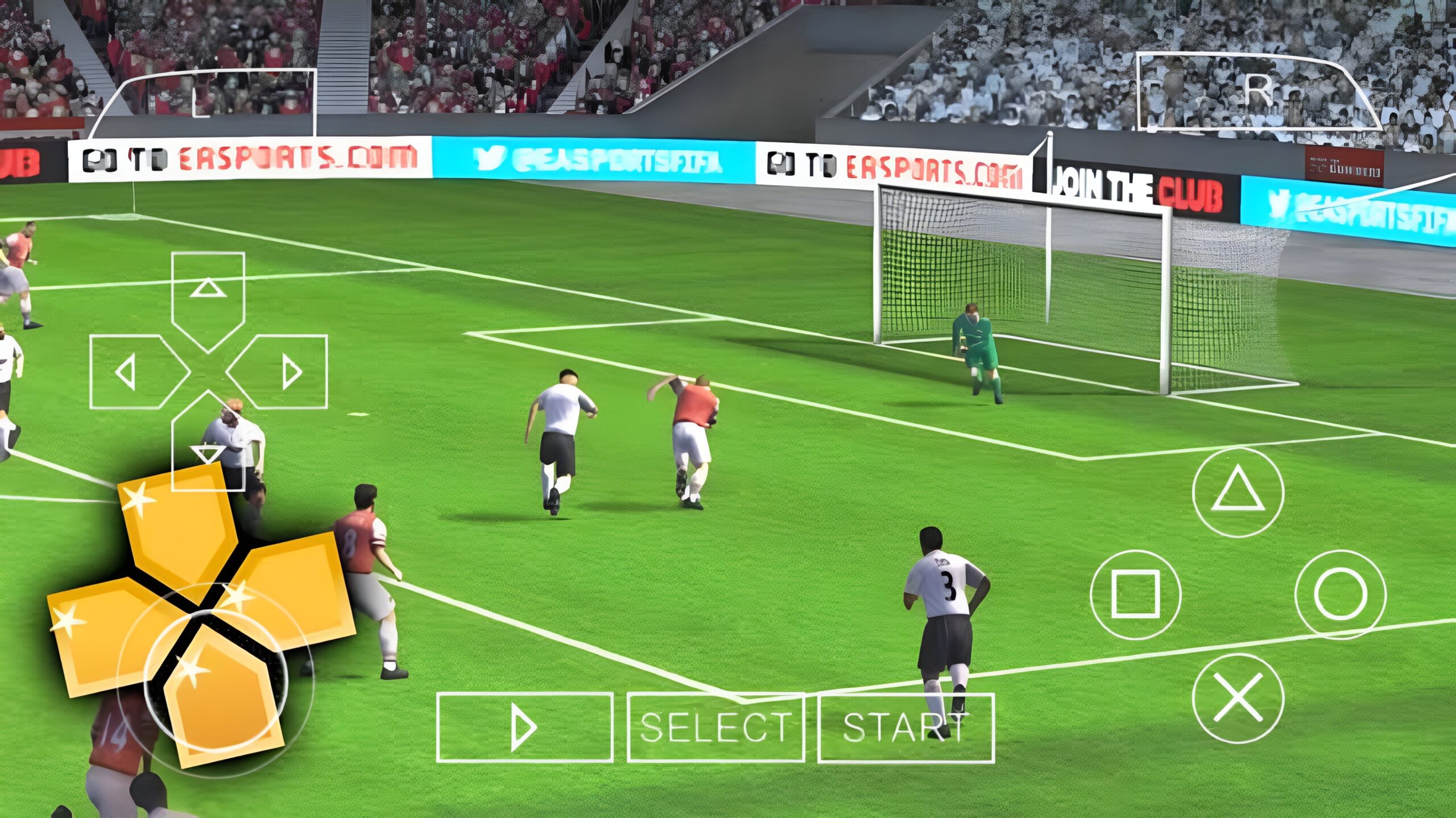
Task: Click the START button
Action: pyautogui.click(x=905, y=728)
